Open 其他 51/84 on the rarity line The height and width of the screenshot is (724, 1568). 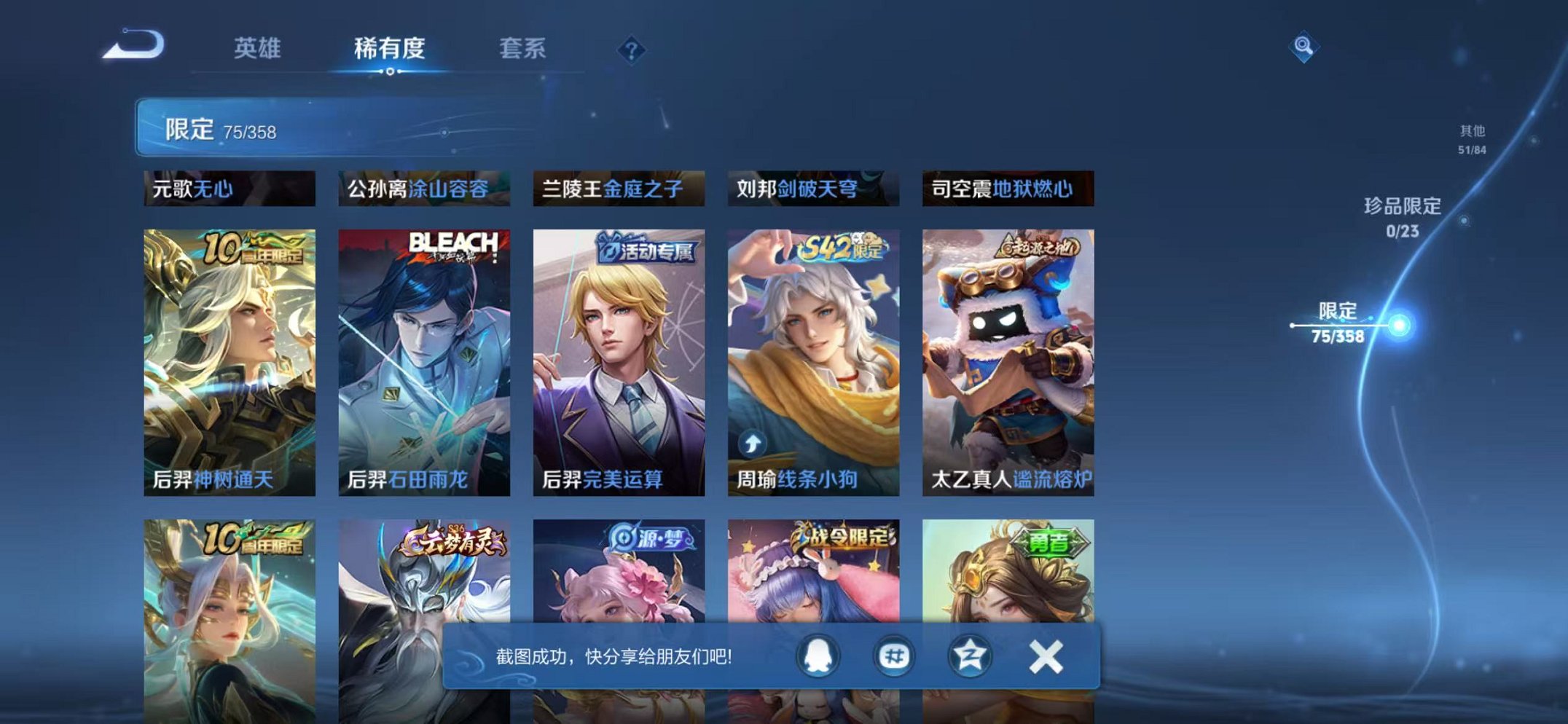click(1470, 139)
